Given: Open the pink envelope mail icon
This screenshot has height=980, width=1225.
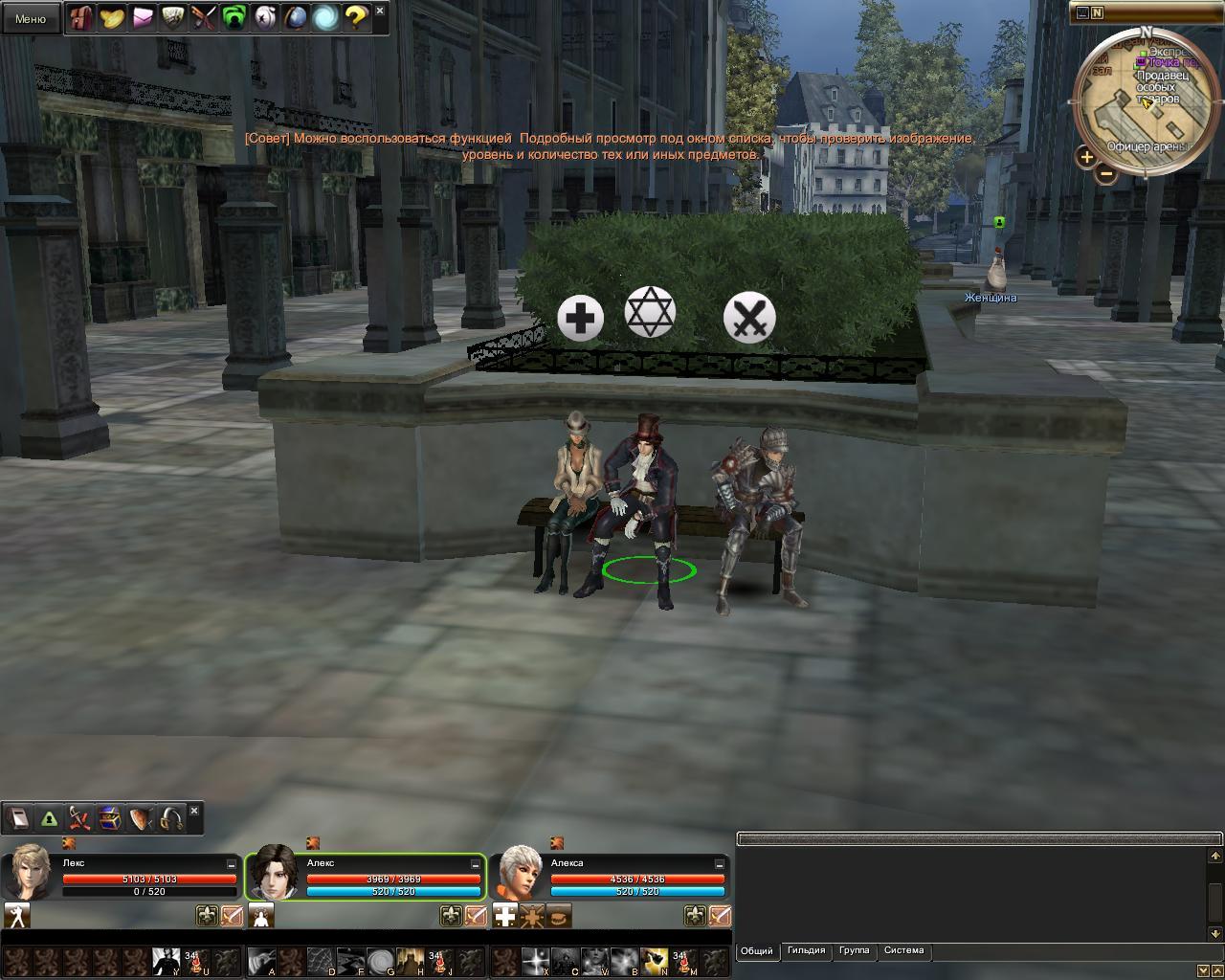Looking at the screenshot, I should [143, 17].
